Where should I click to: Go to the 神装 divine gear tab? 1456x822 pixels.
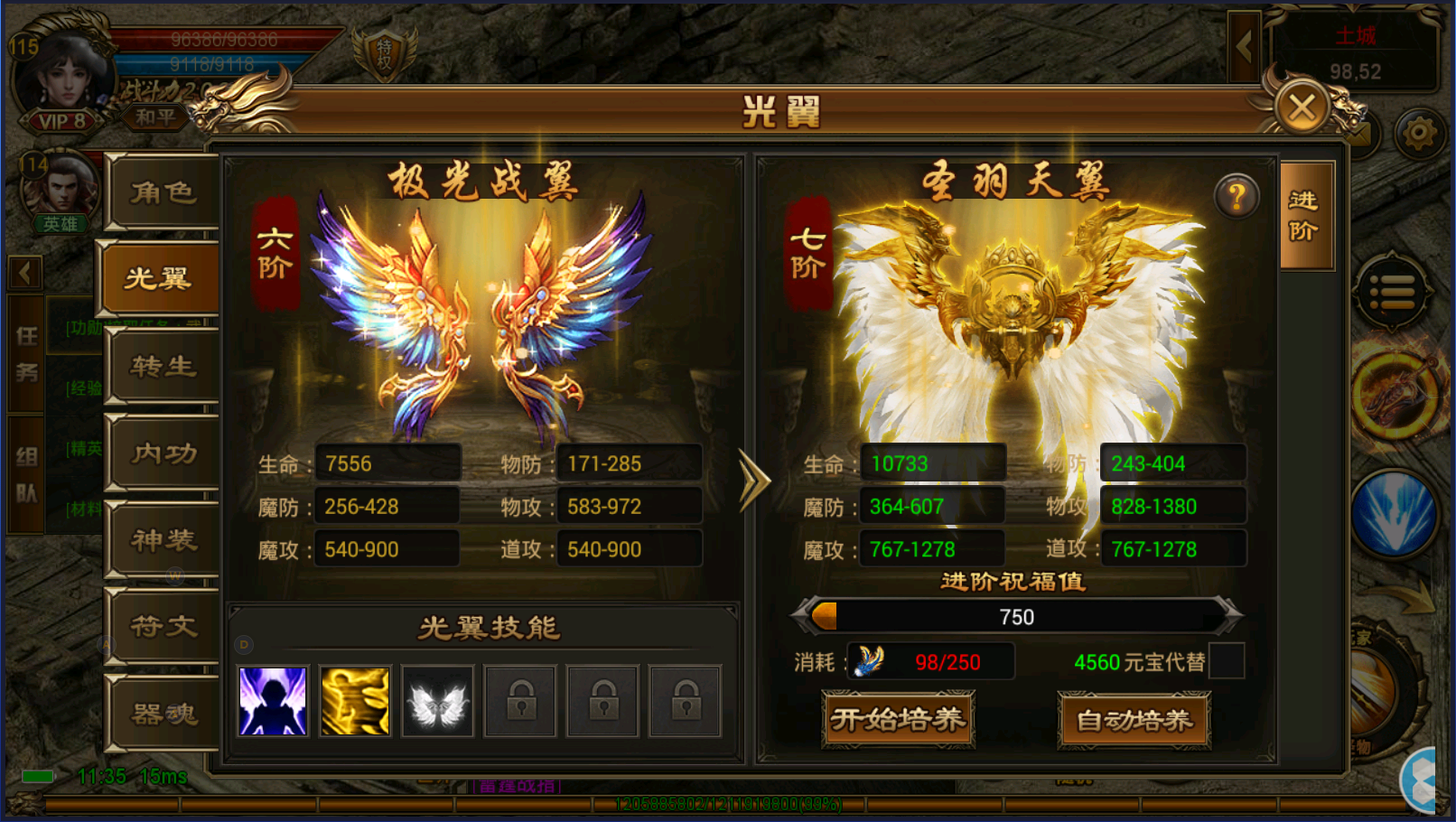pyautogui.click(x=163, y=540)
